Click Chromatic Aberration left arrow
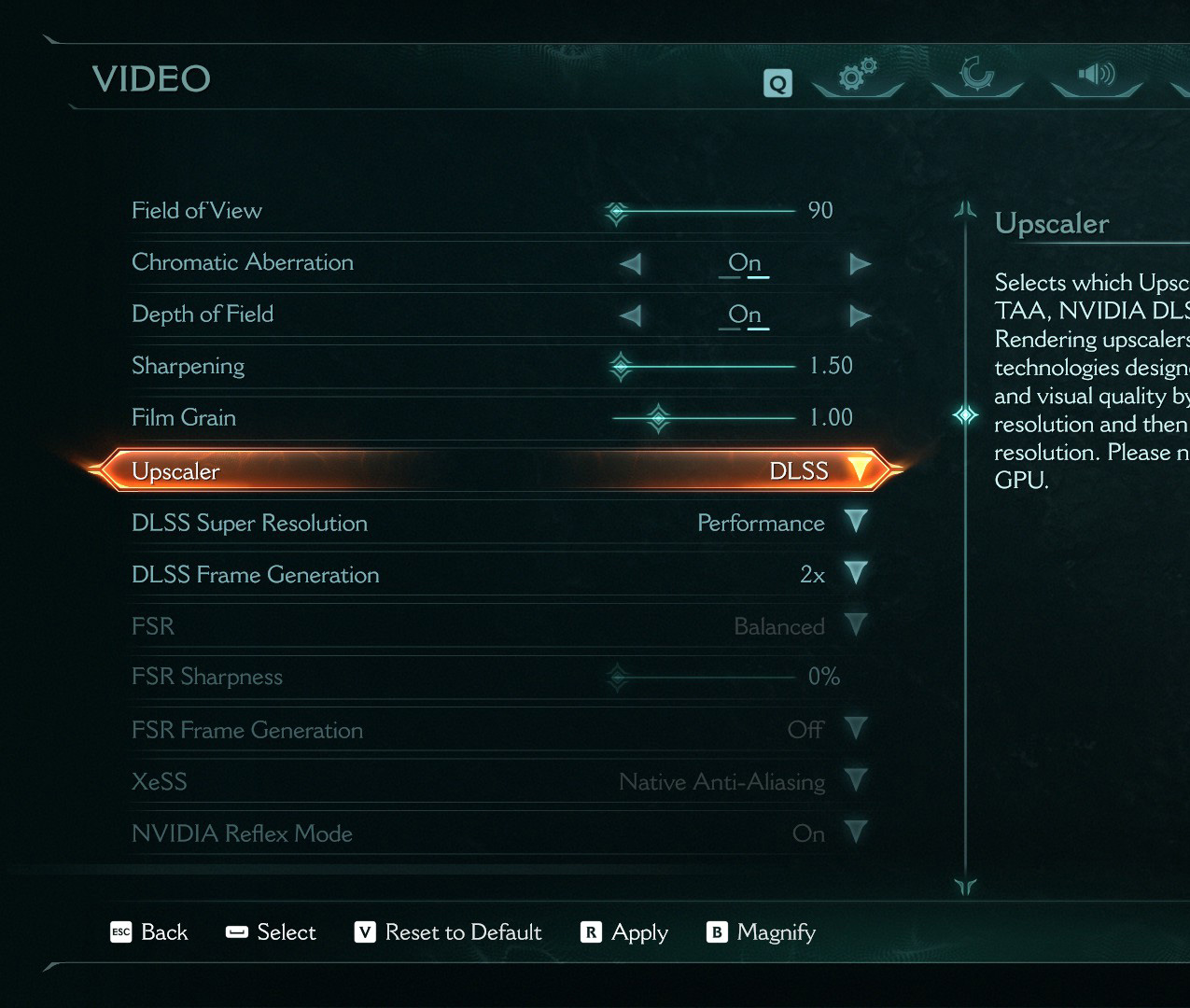Viewport: 1190px width, 1008px height. click(631, 264)
